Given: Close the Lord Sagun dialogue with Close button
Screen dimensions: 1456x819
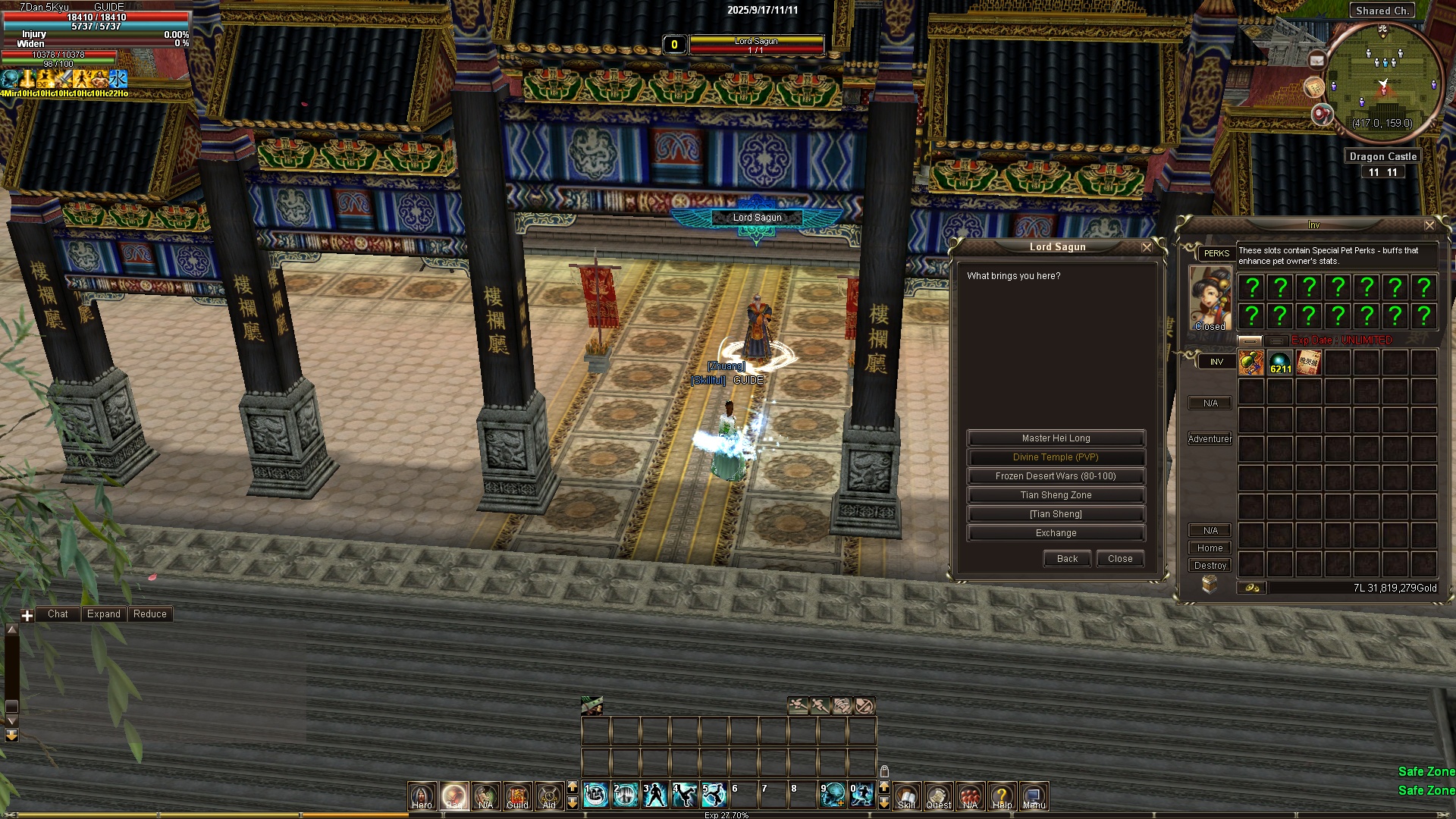Looking at the screenshot, I should 1120,559.
